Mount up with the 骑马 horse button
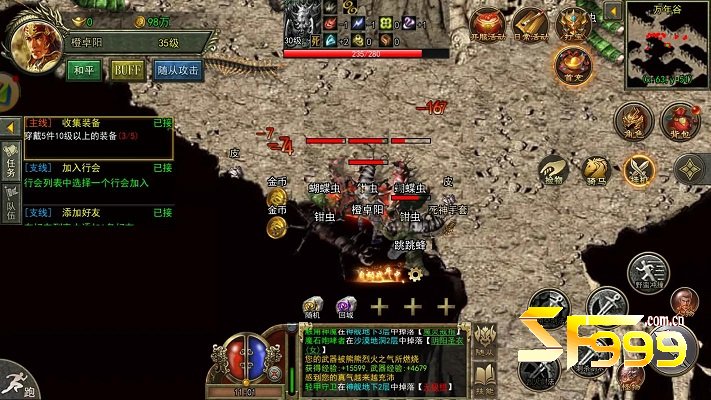 click(x=596, y=171)
